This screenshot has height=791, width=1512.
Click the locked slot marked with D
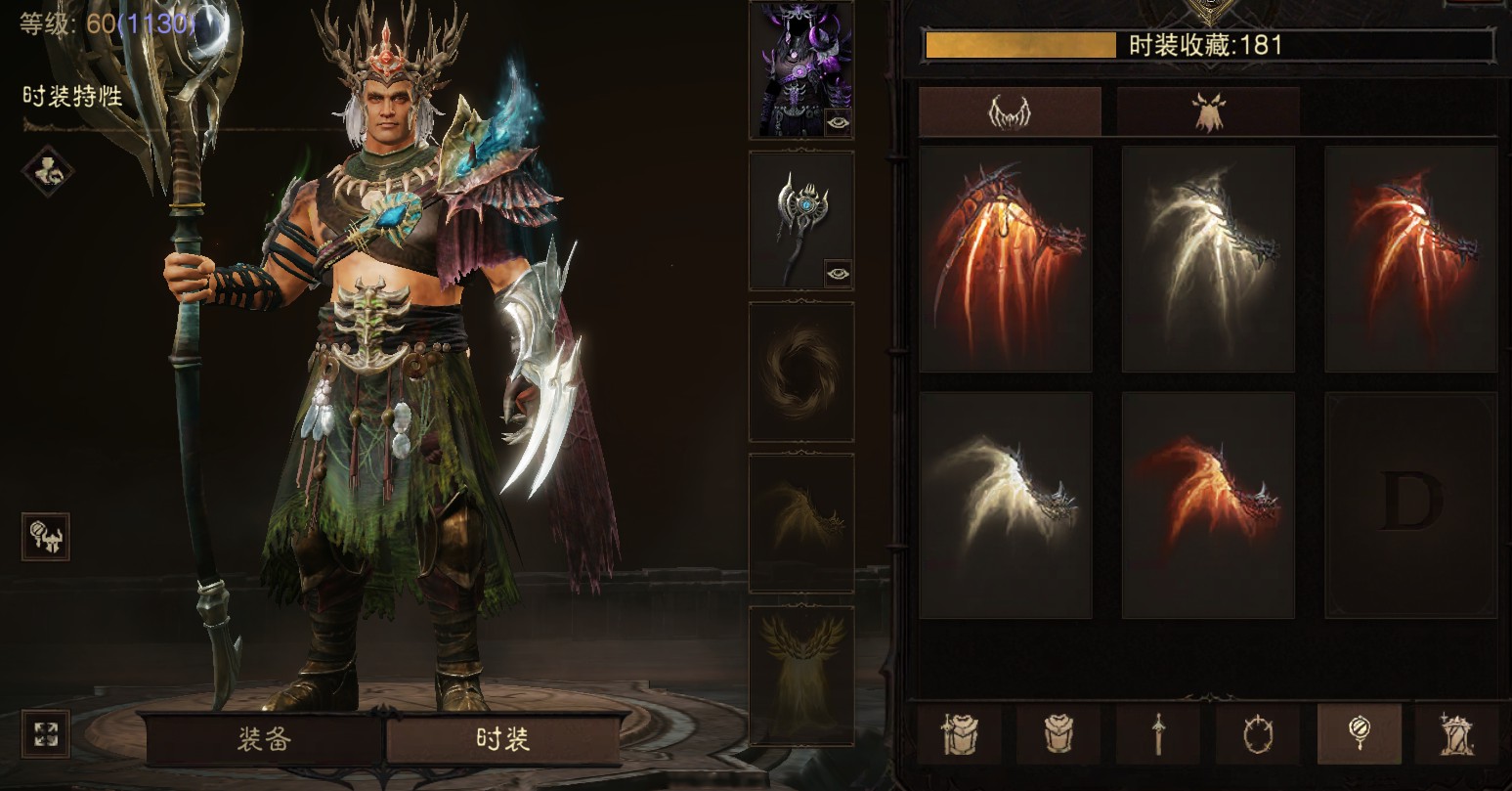pos(1410,505)
